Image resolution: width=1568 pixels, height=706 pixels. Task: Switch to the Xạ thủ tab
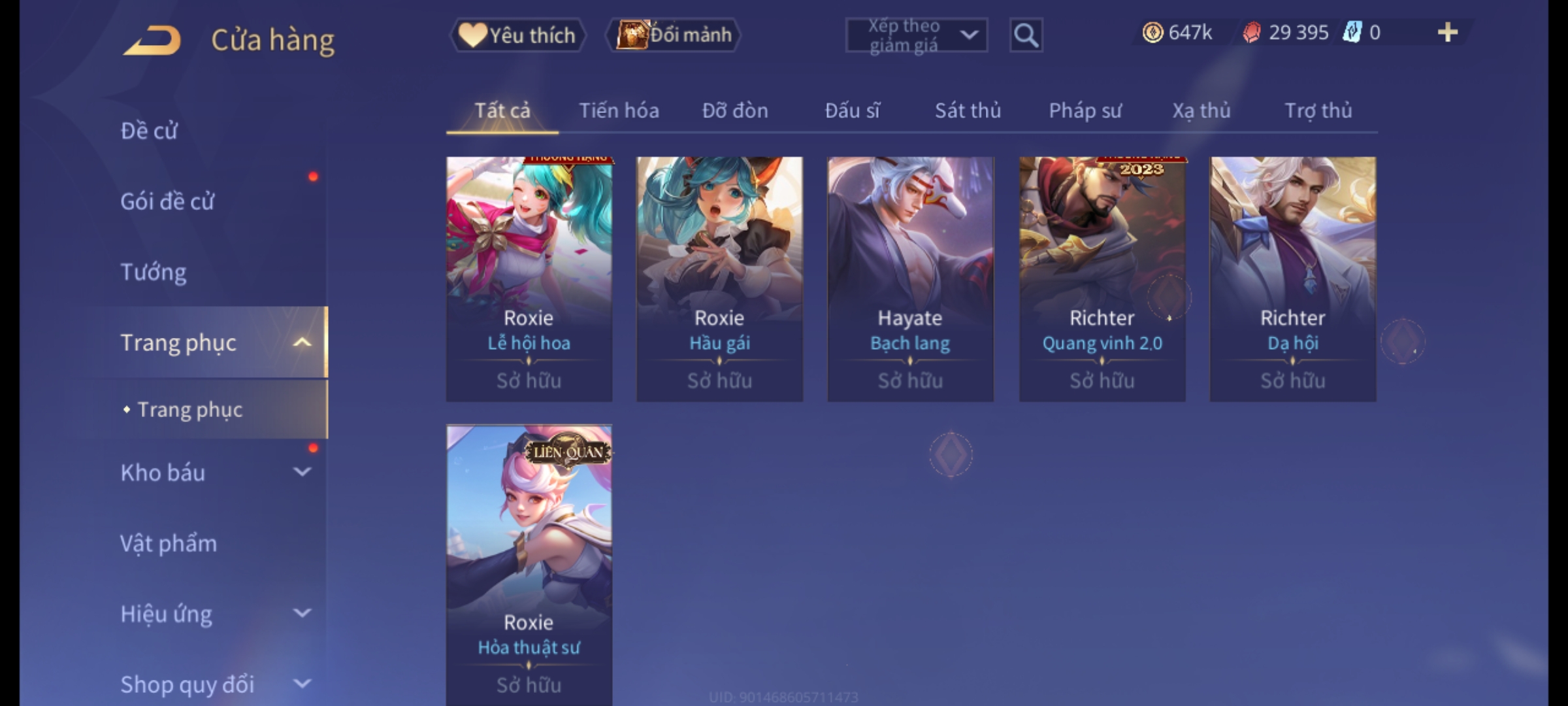pyautogui.click(x=1201, y=111)
